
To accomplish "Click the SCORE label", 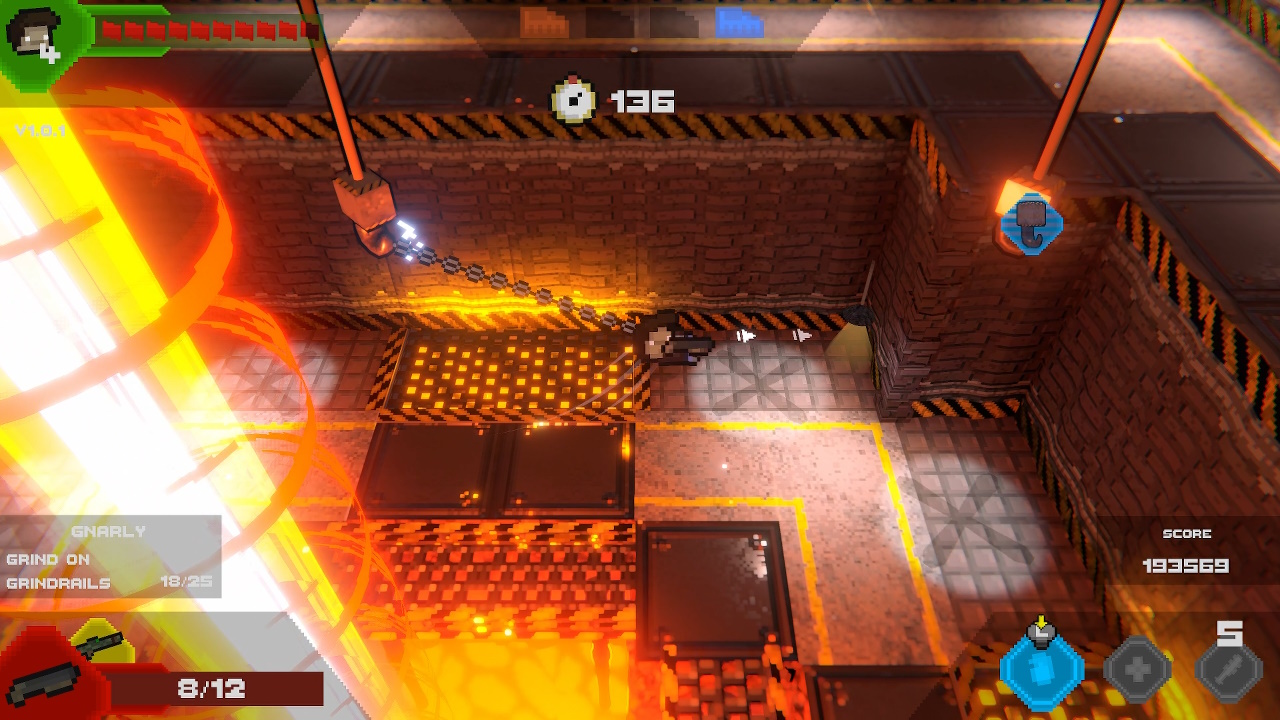I will [x=1189, y=534].
